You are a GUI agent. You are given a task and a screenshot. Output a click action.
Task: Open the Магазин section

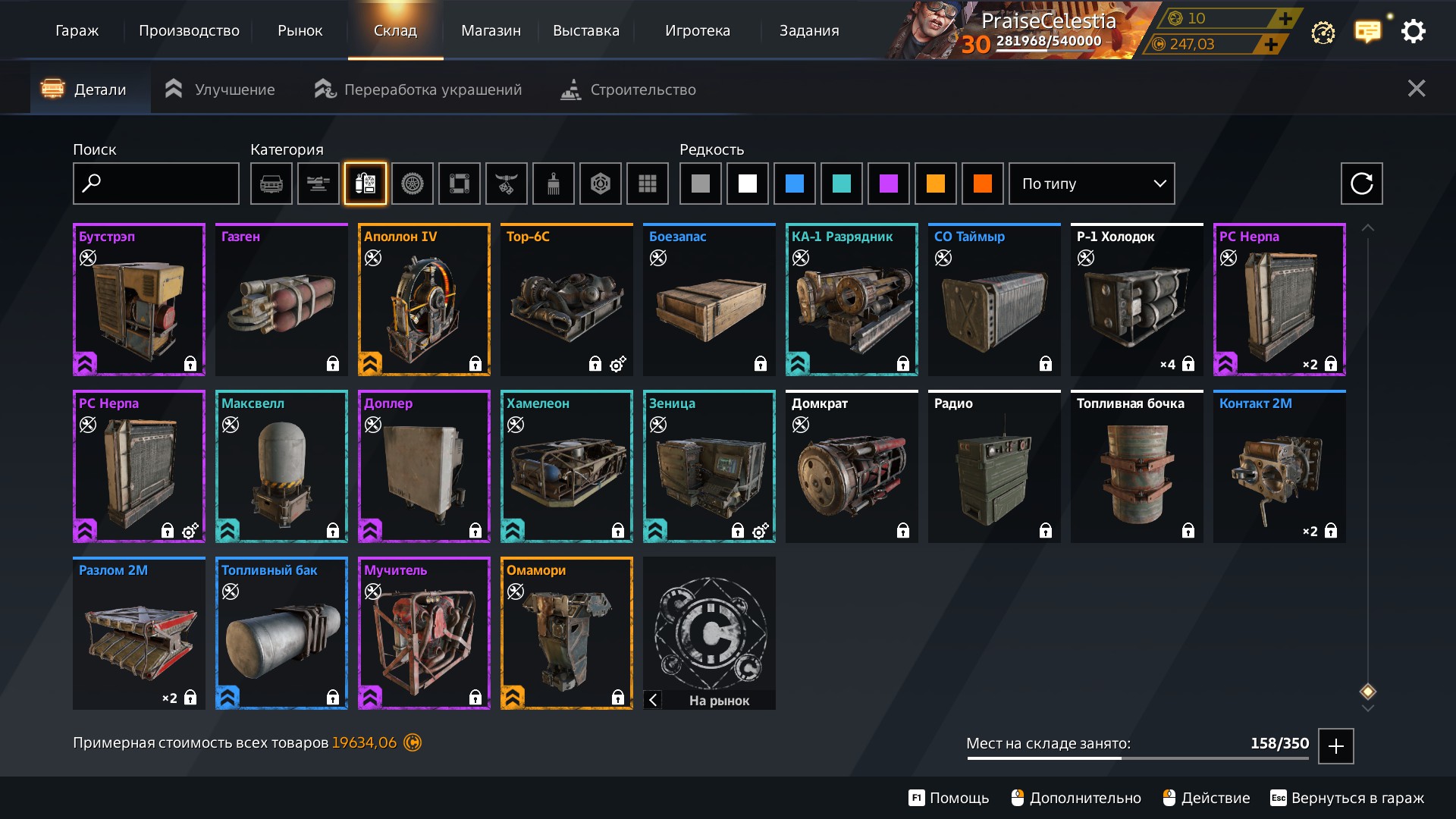491,31
